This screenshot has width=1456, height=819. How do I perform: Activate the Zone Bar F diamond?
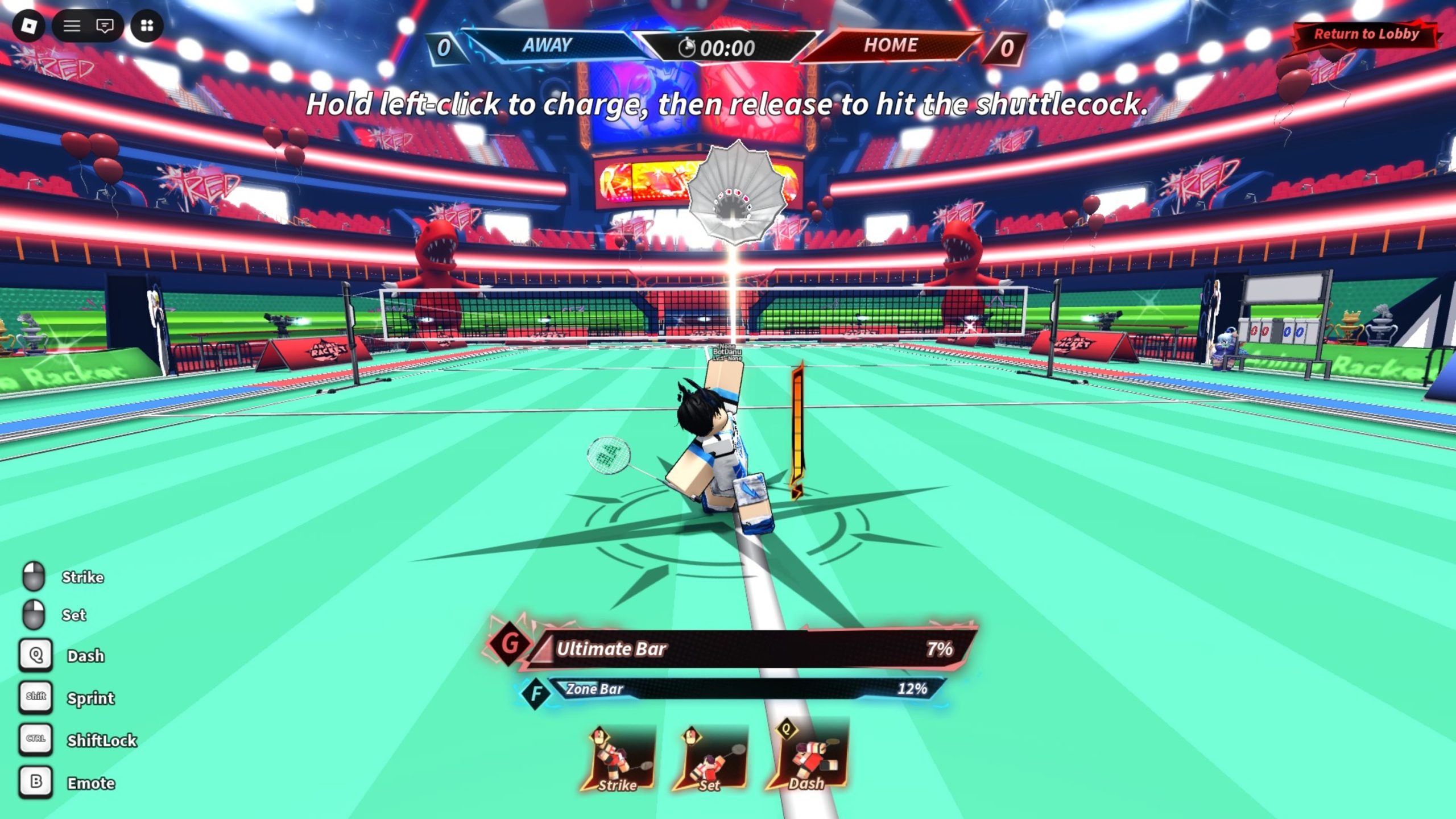(x=536, y=693)
